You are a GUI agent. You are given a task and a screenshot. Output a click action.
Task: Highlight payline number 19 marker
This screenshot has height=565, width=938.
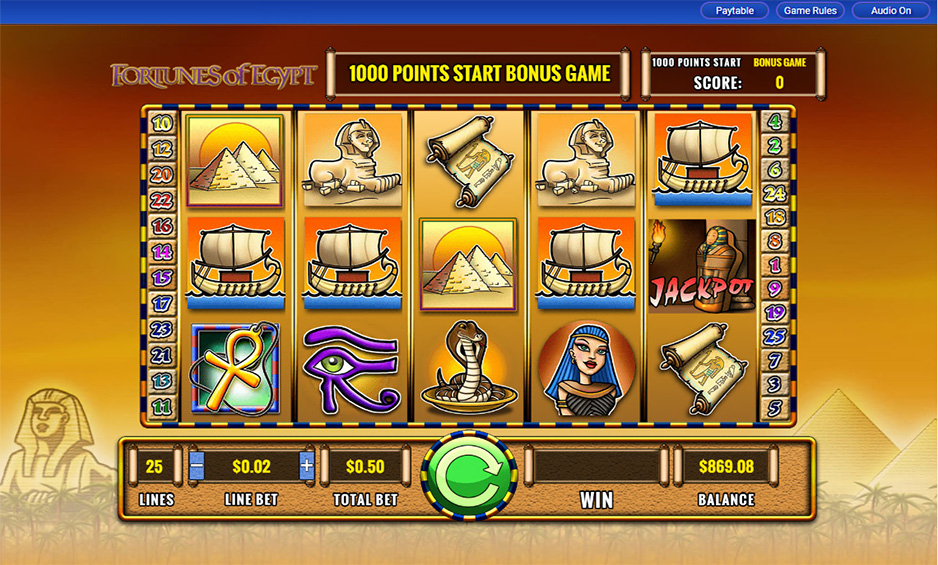click(x=775, y=312)
